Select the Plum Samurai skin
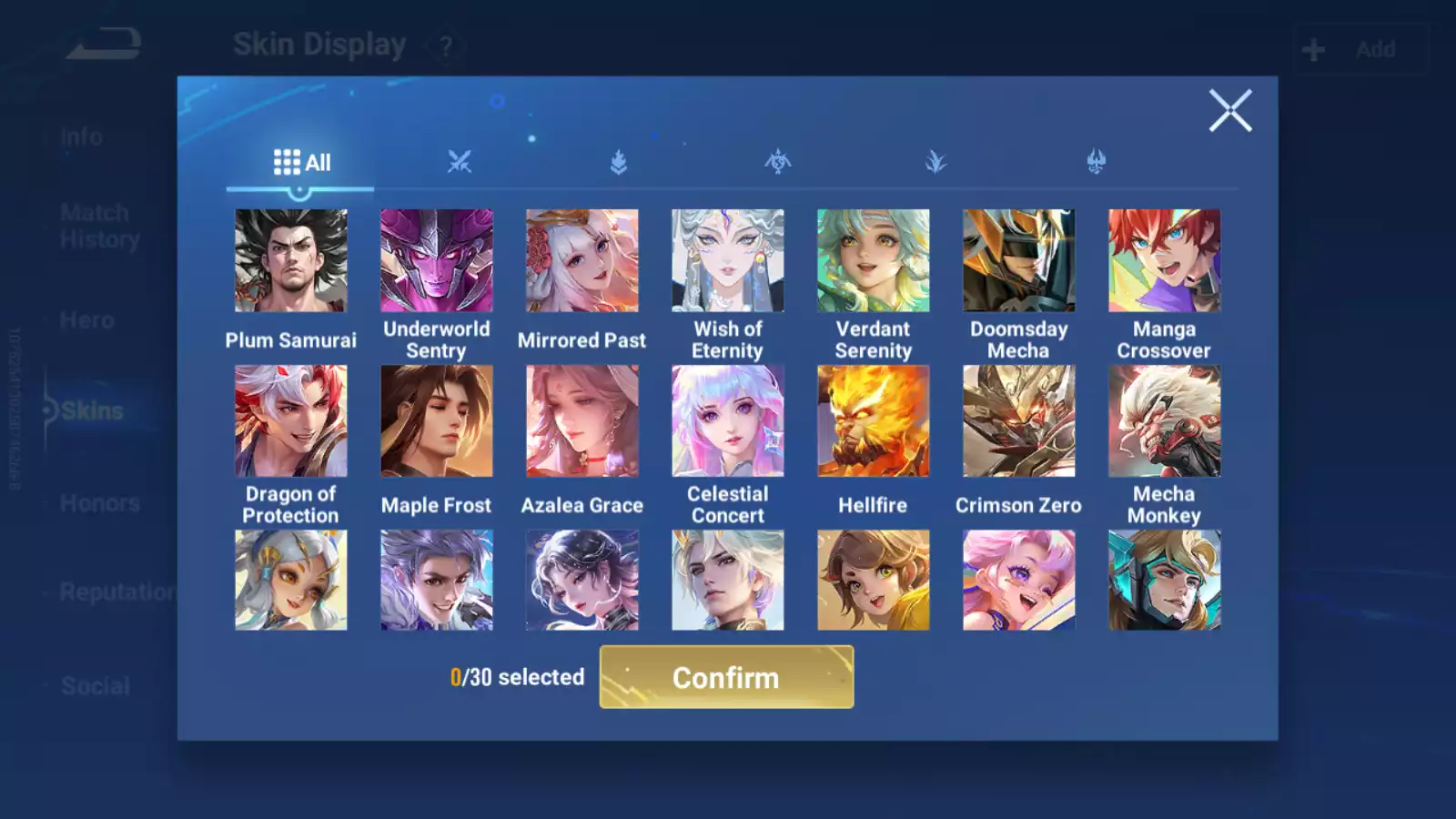 [x=291, y=261]
